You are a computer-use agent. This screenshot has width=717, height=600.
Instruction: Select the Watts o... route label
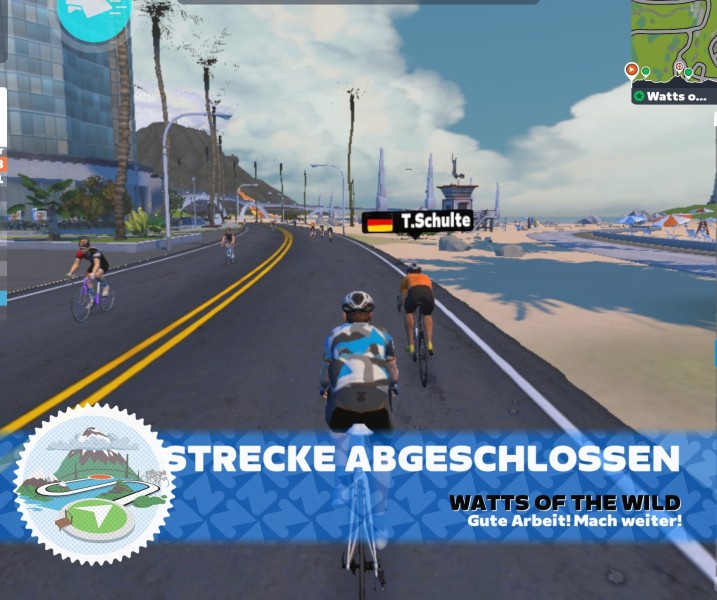[673, 96]
